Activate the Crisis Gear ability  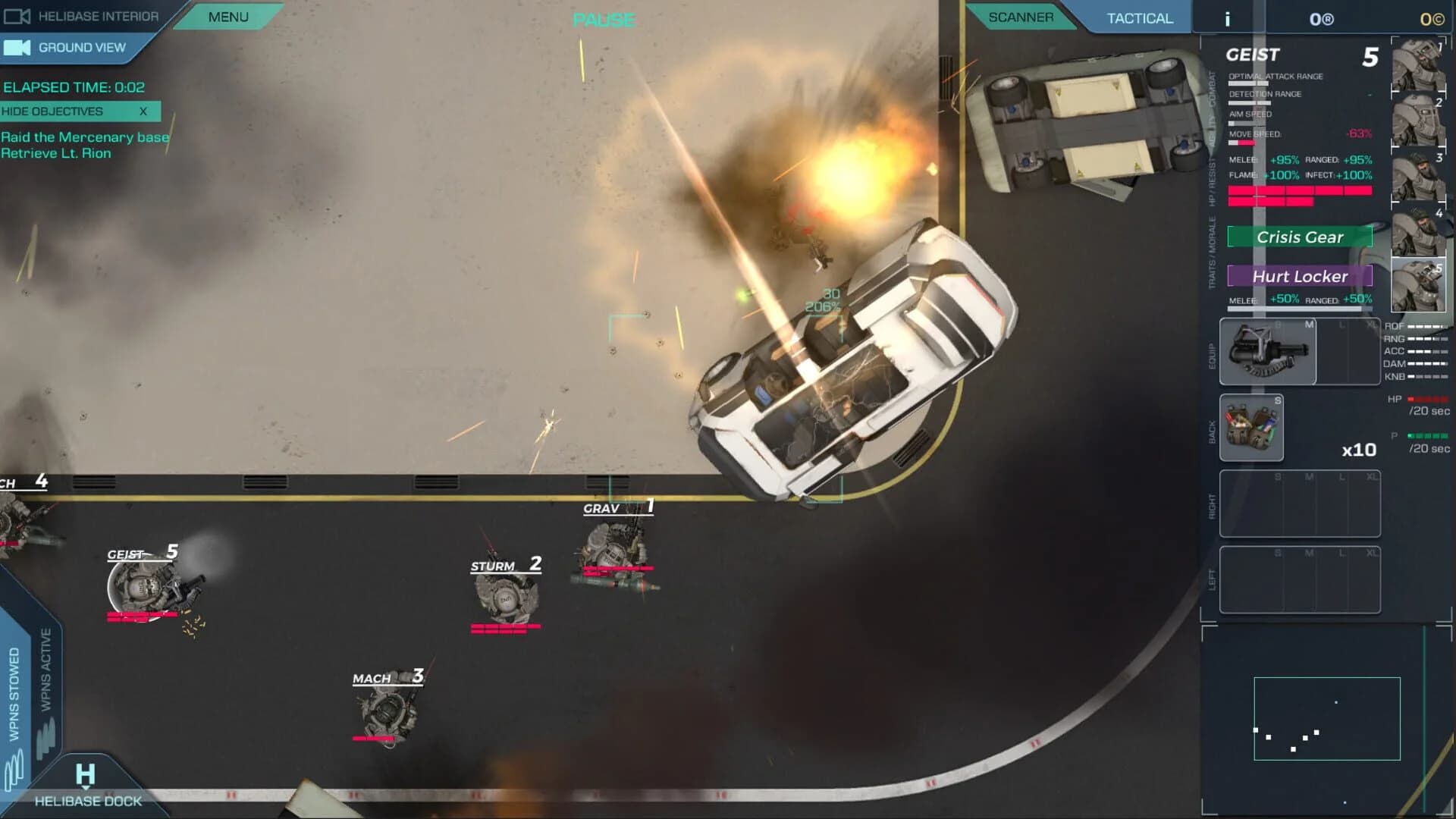[1301, 237]
